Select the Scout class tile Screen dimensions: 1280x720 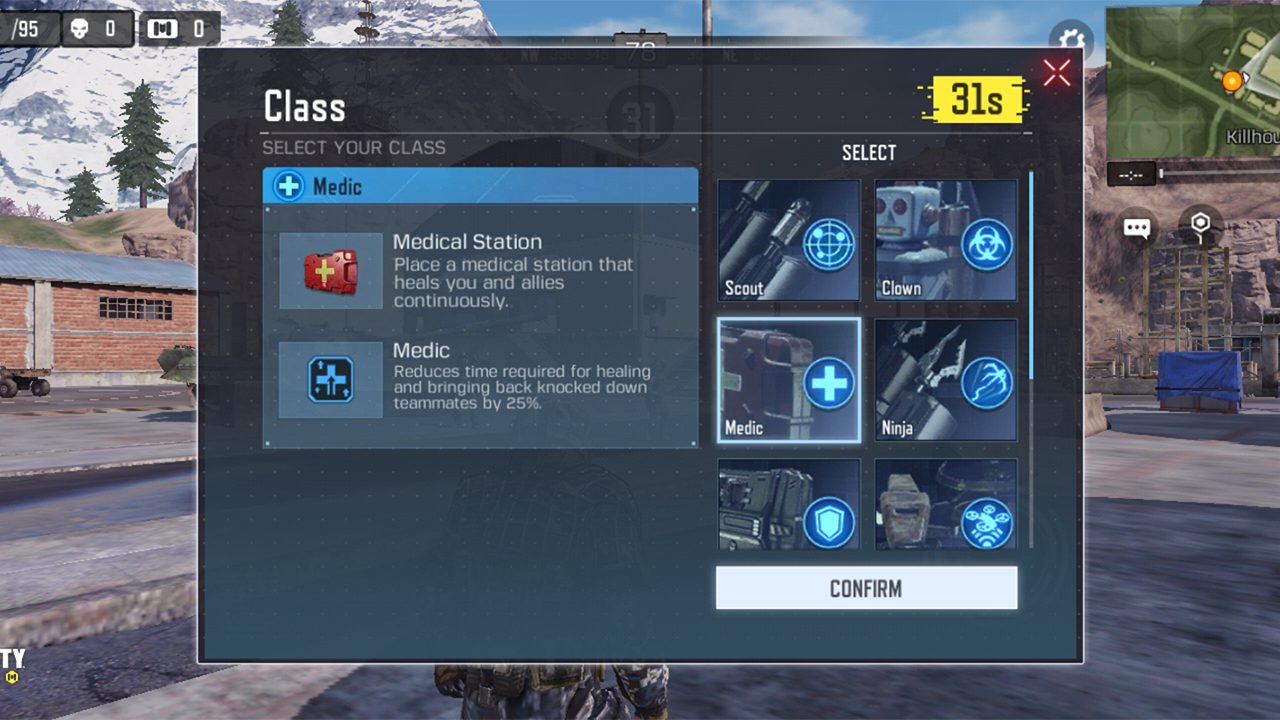point(788,241)
